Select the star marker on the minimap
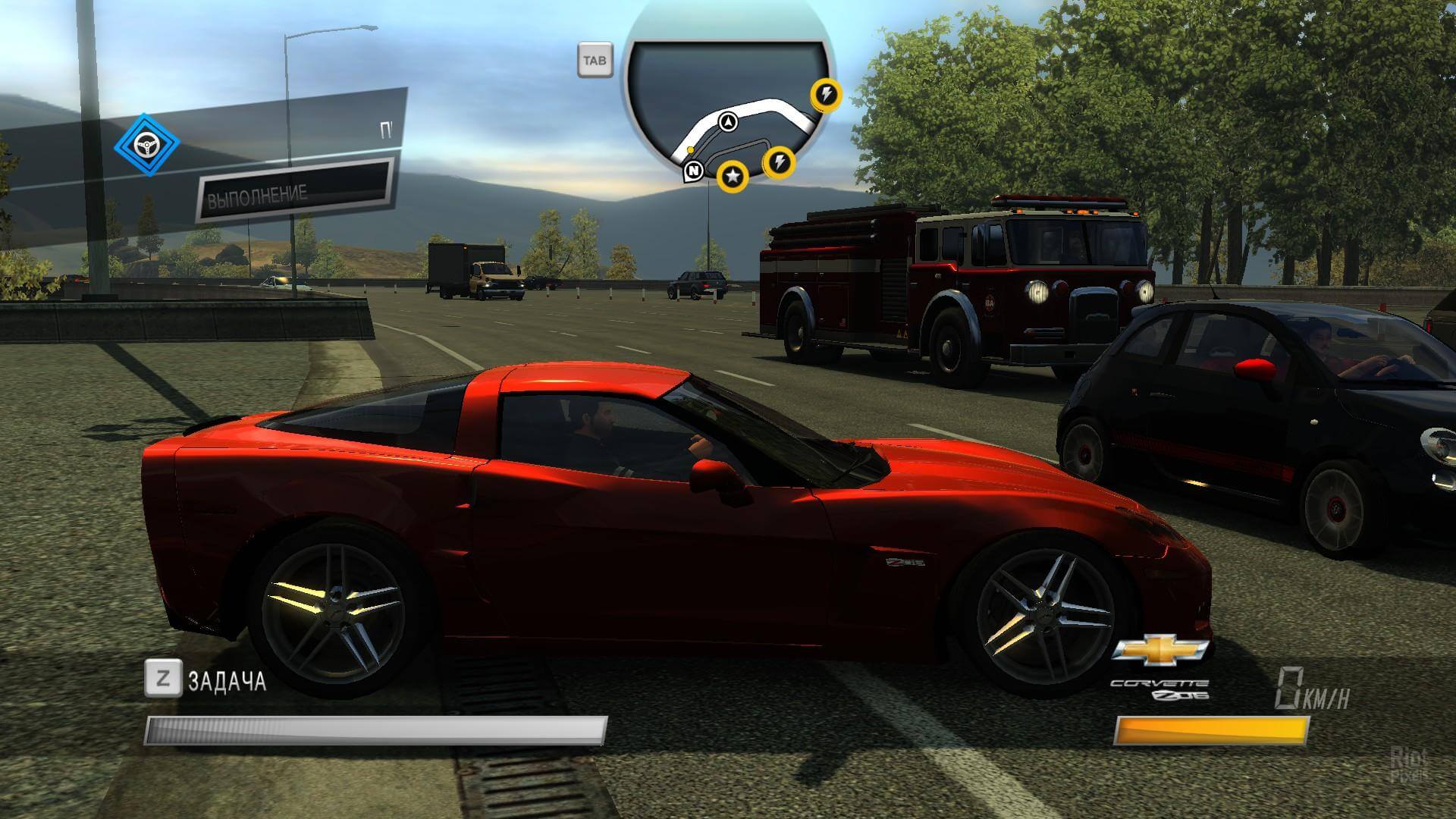Screen dimensions: 1456x819 [x=733, y=177]
